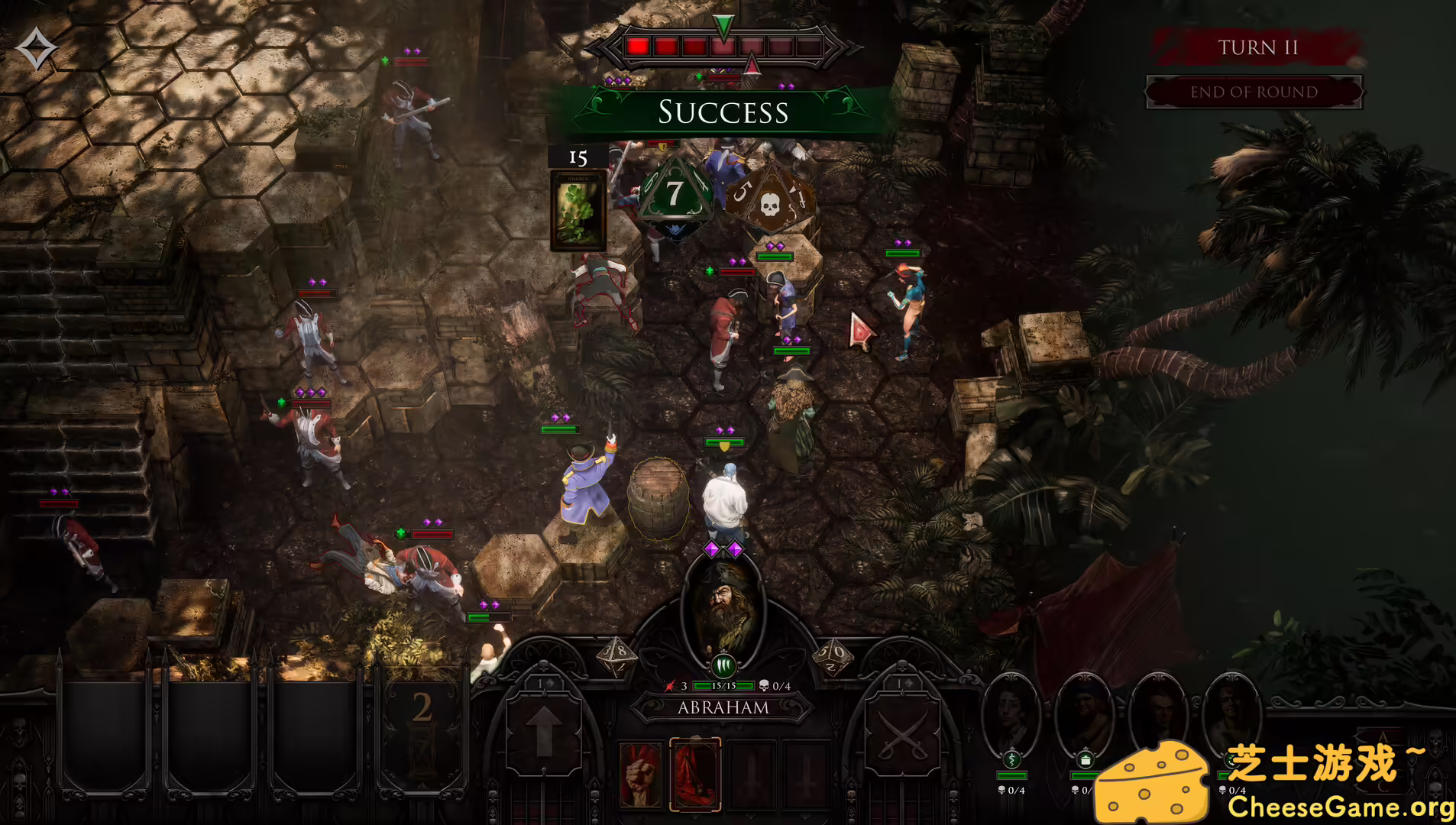
Task: Click the green claw badge under Abraham's portrait
Action: [723, 666]
